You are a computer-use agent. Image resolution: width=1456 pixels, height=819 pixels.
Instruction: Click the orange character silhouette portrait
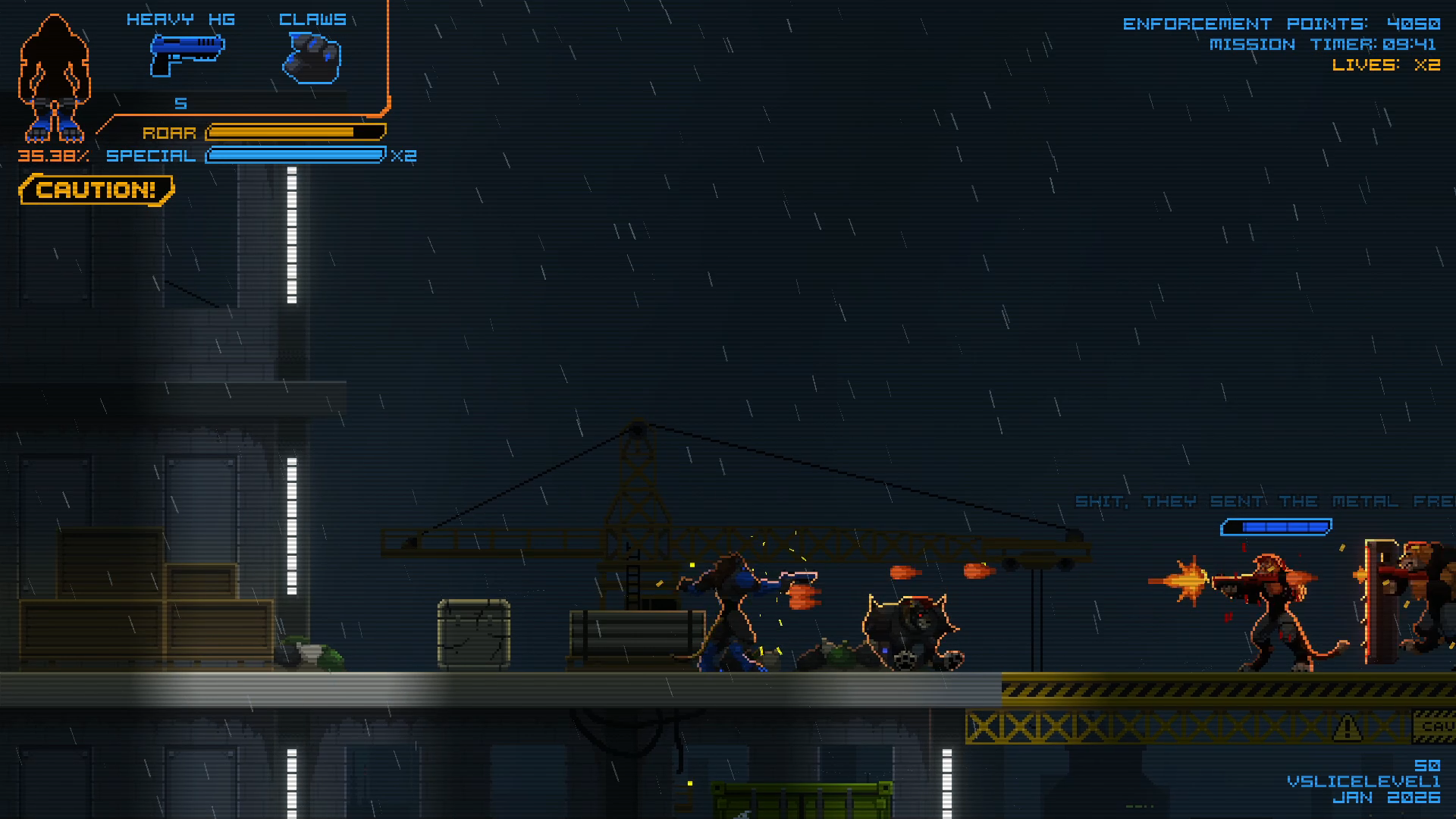tap(55, 80)
